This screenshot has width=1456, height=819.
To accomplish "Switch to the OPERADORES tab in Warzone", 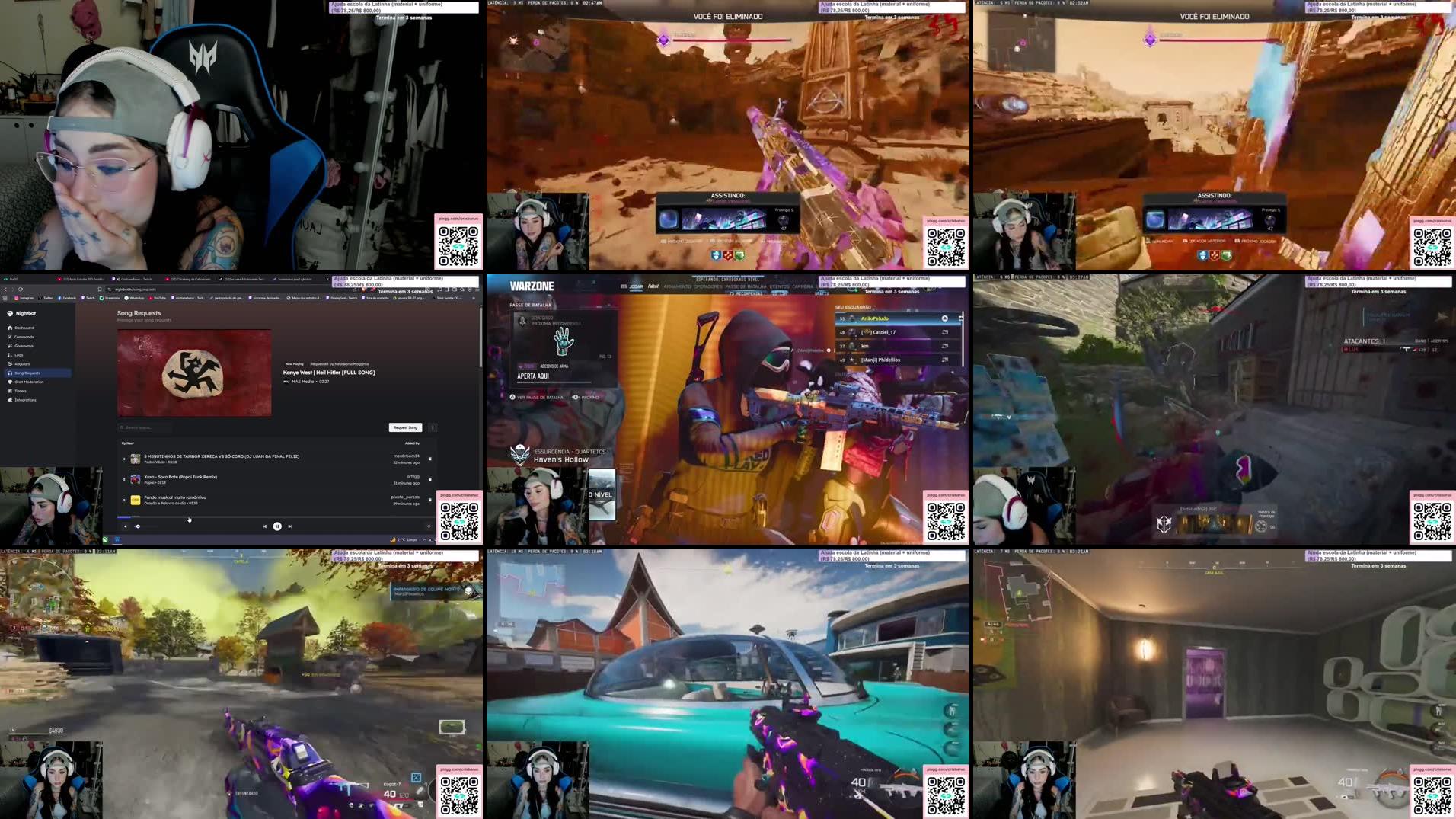I will 708,287.
